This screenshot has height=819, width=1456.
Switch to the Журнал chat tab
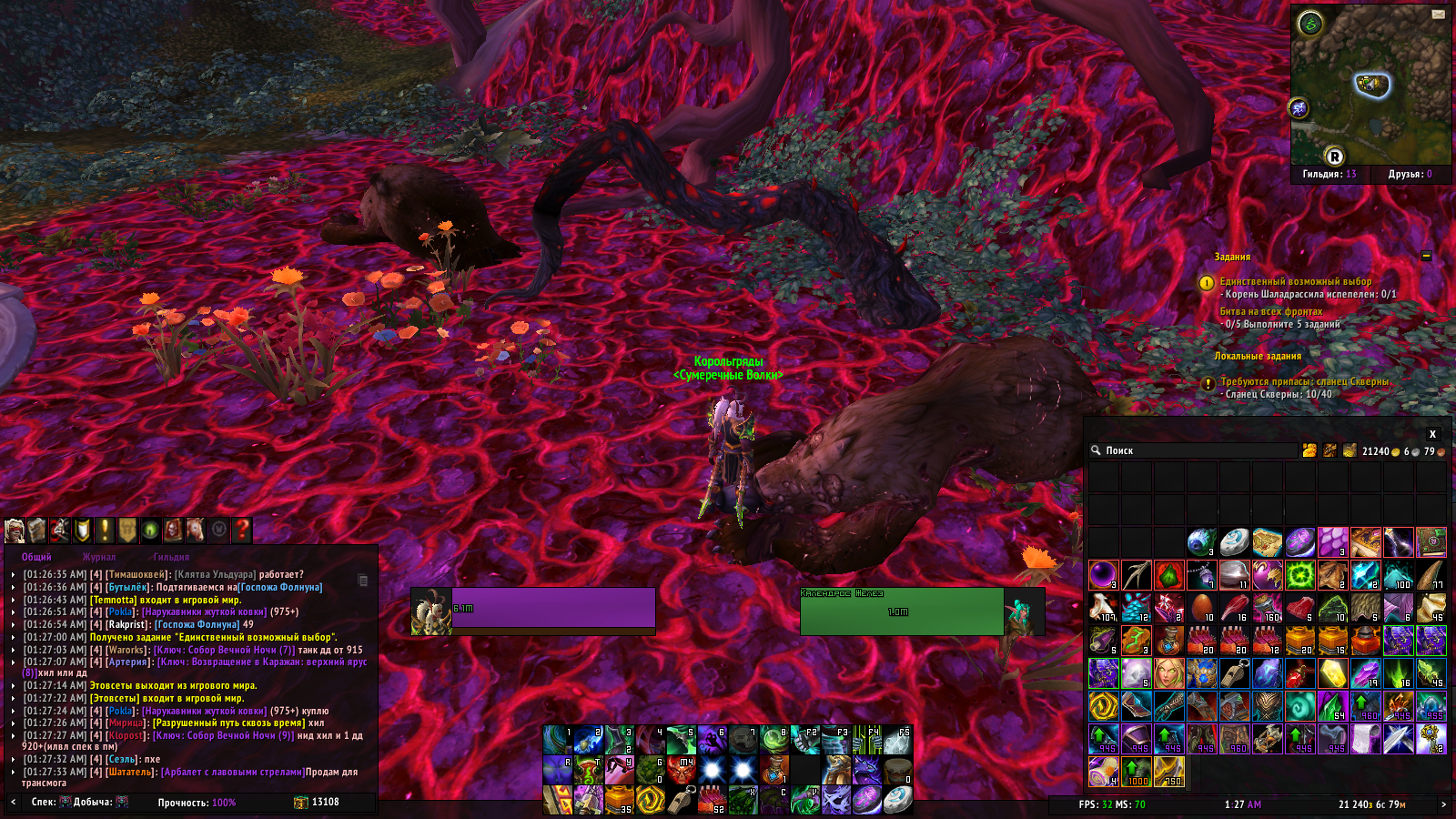[99, 557]
